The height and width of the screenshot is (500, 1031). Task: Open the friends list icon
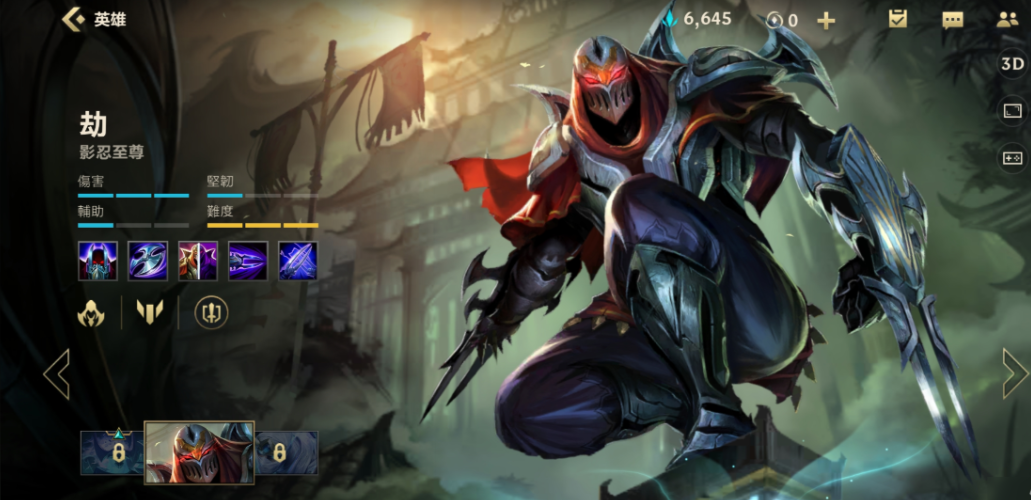tap(1007, 19)
